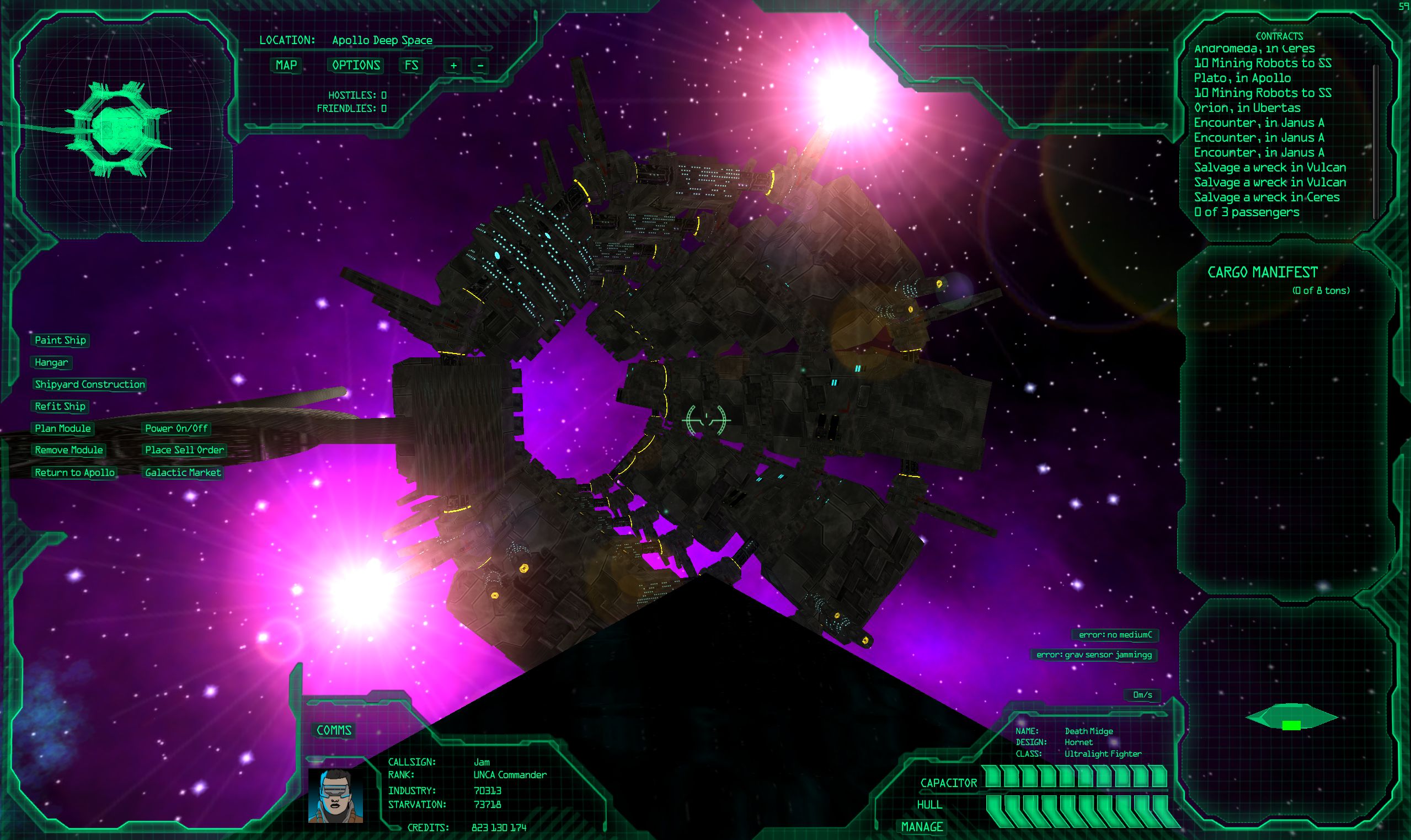1411x840 pixels.
Task: Select the 'Salvage a wreck in Ceres' contract
Action: pos(1266,197)
